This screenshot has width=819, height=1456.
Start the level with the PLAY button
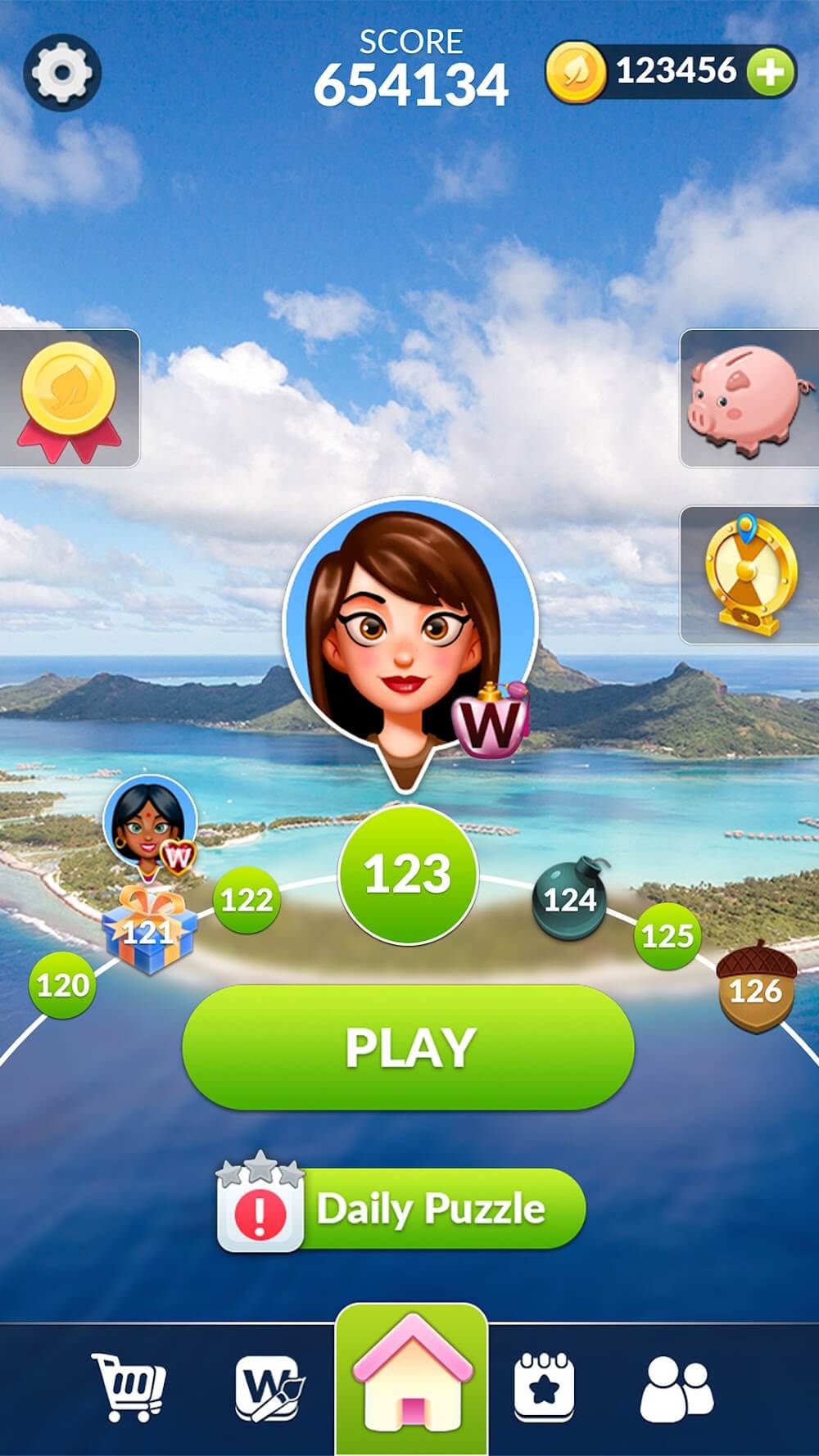[408, 1047]
